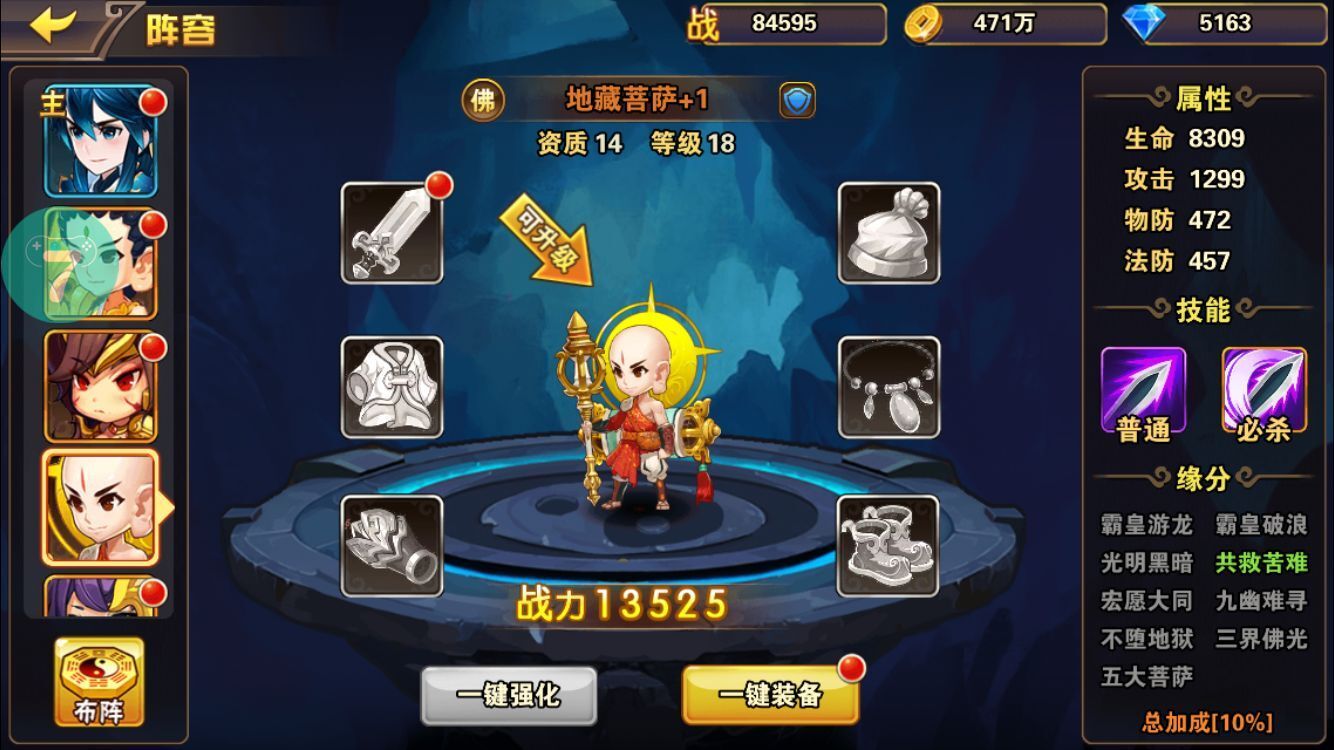
Task: Tap the 一键装备 button
Action: (x=770, y=695)
